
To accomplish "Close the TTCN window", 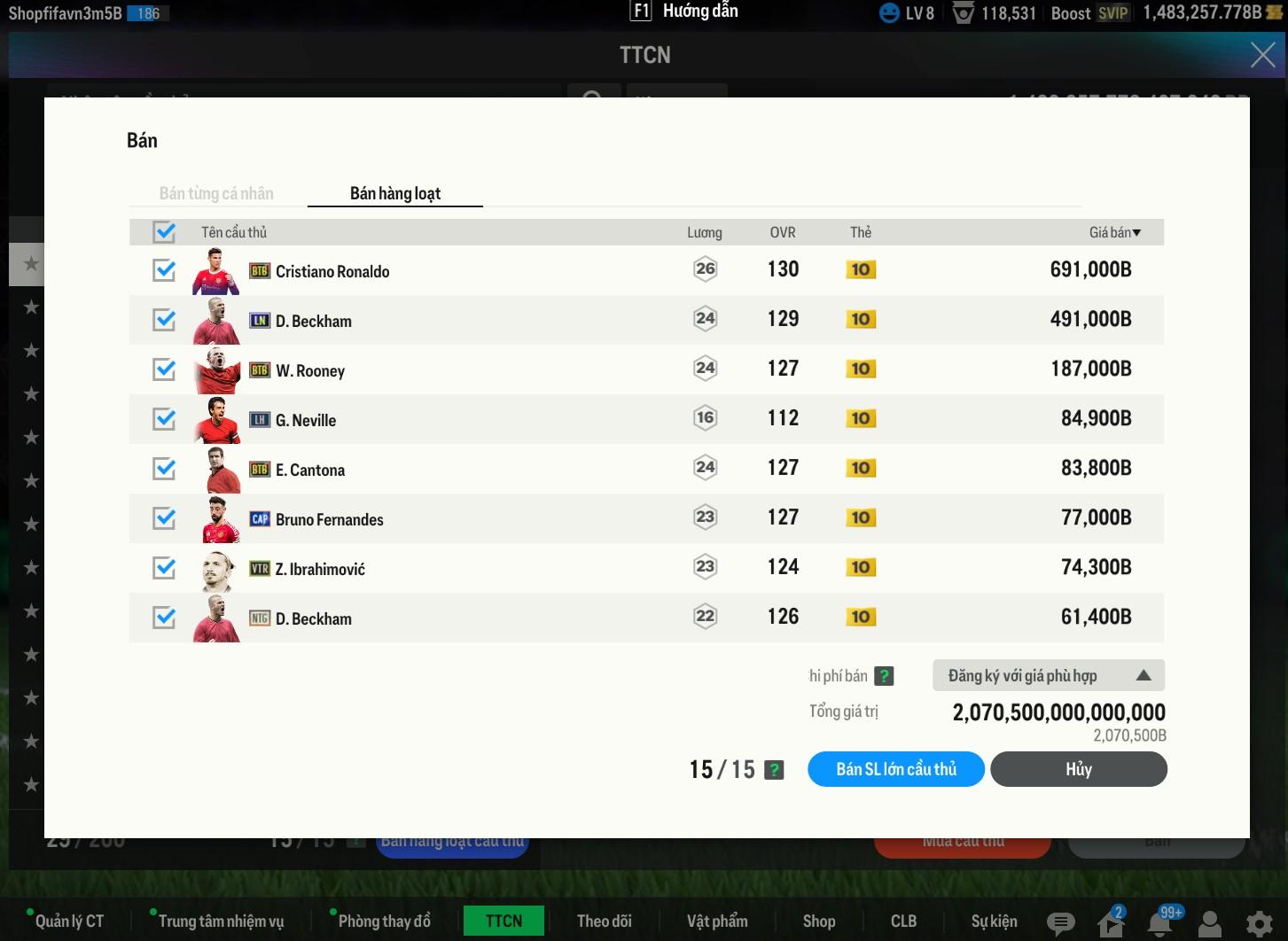I will click(x=1262, y=55).
